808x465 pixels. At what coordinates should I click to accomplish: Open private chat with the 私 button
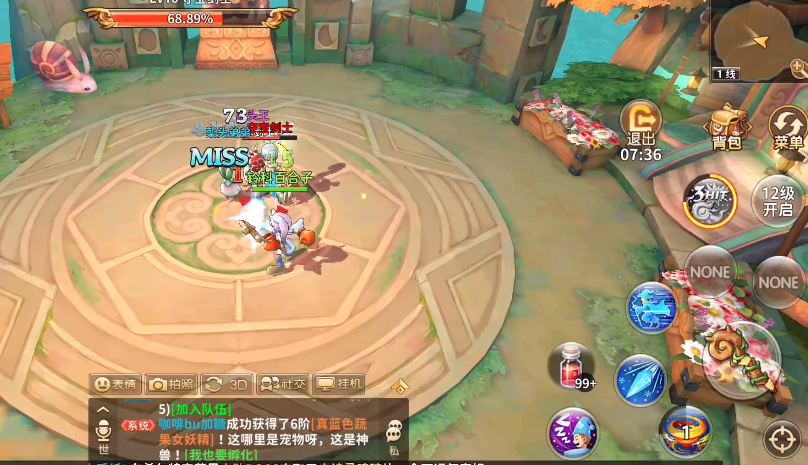394,434
